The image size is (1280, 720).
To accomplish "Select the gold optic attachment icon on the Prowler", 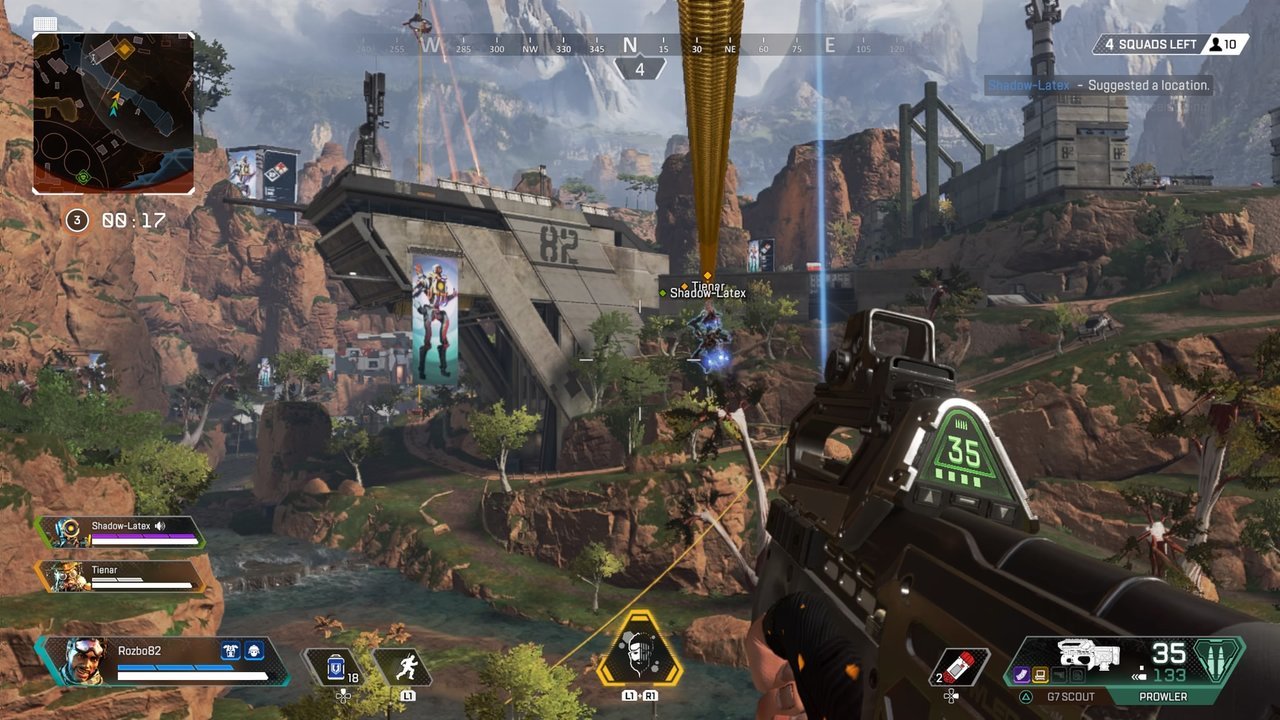I will [1040, 675].
